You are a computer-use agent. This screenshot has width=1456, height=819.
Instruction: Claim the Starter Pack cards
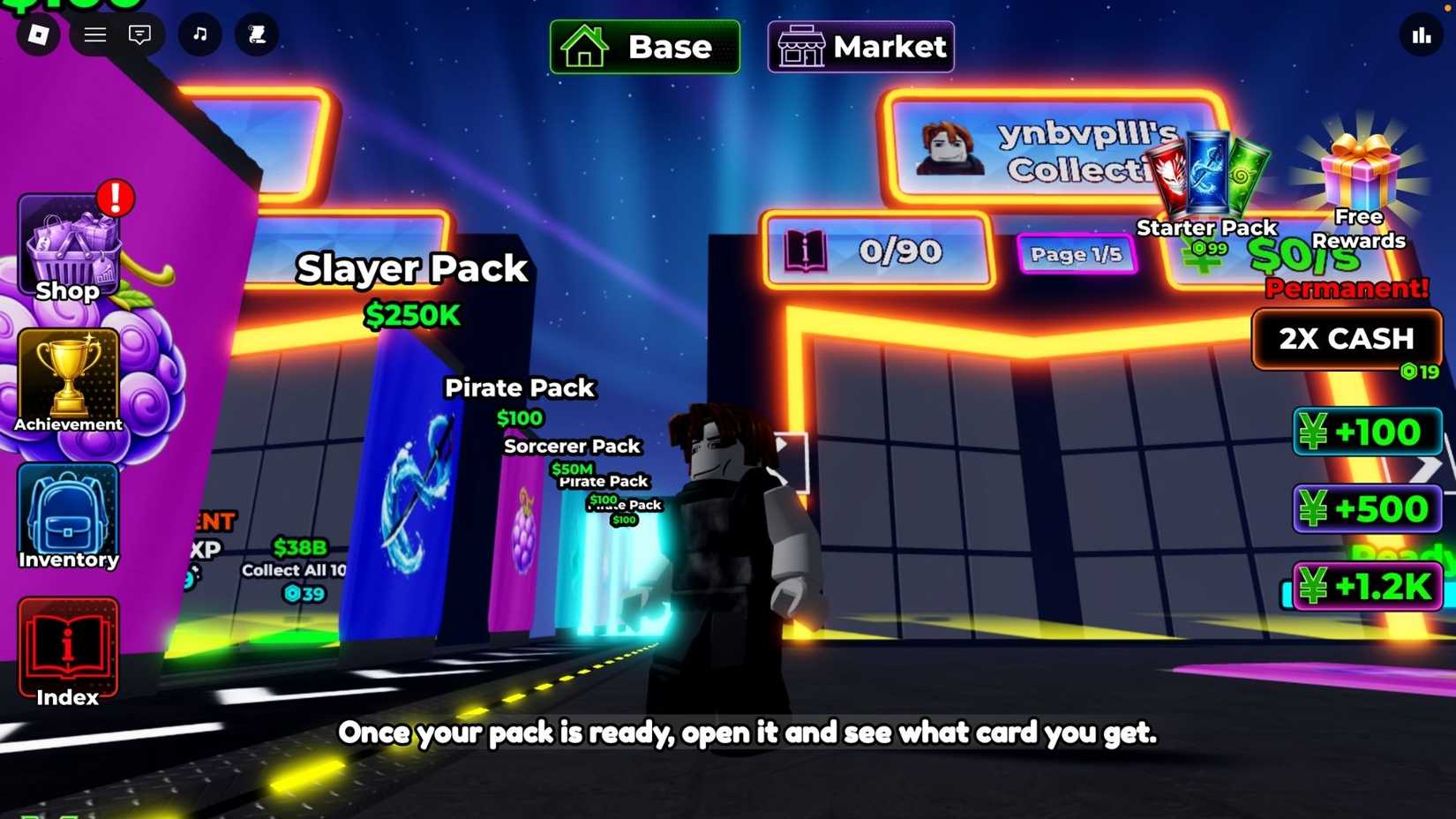(1206, 172)
